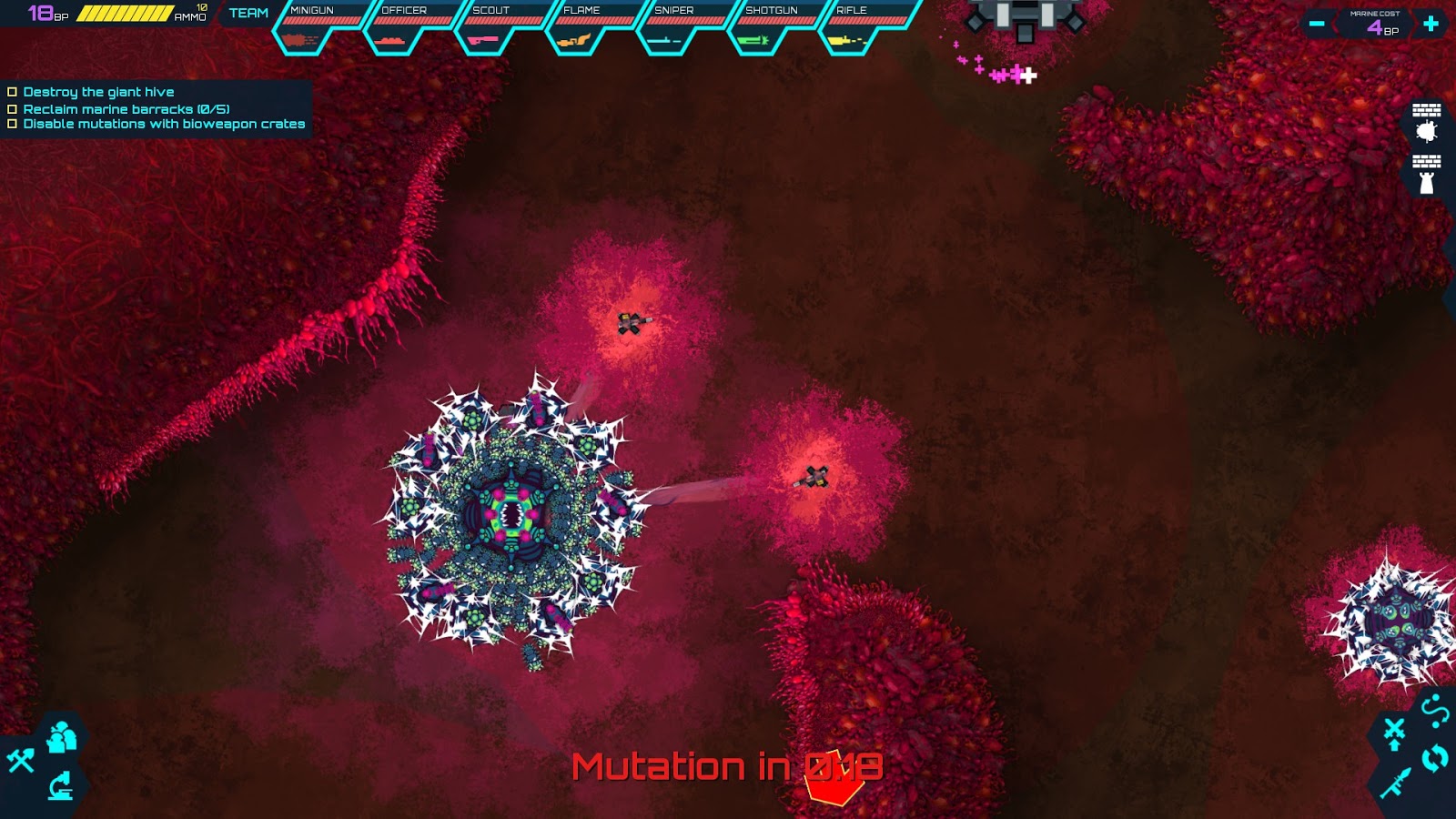Select the rocket launcher option

click(1397, 783)
